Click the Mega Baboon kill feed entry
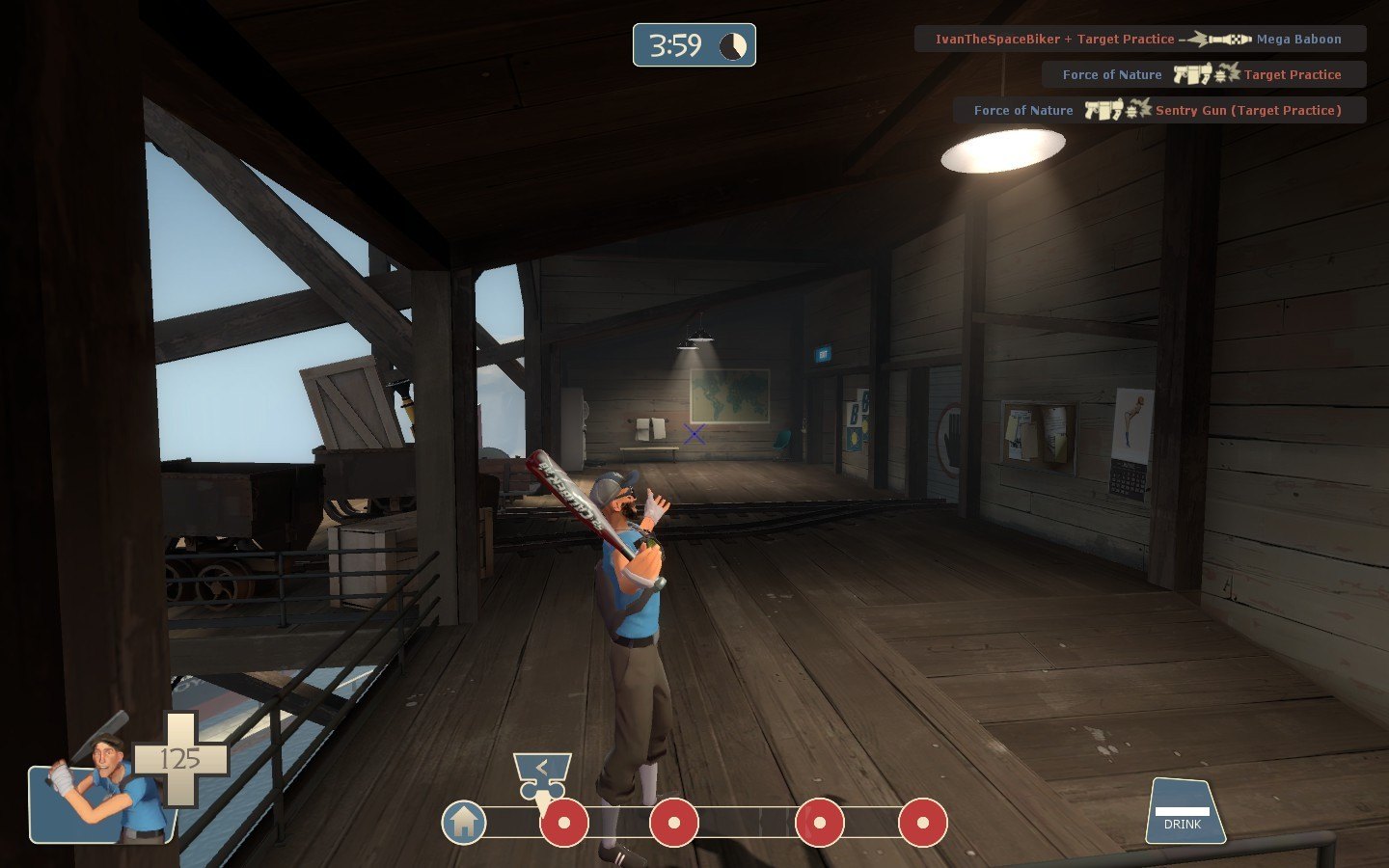The height and width of the screenshot is (868, 1389). point(1139,40)
